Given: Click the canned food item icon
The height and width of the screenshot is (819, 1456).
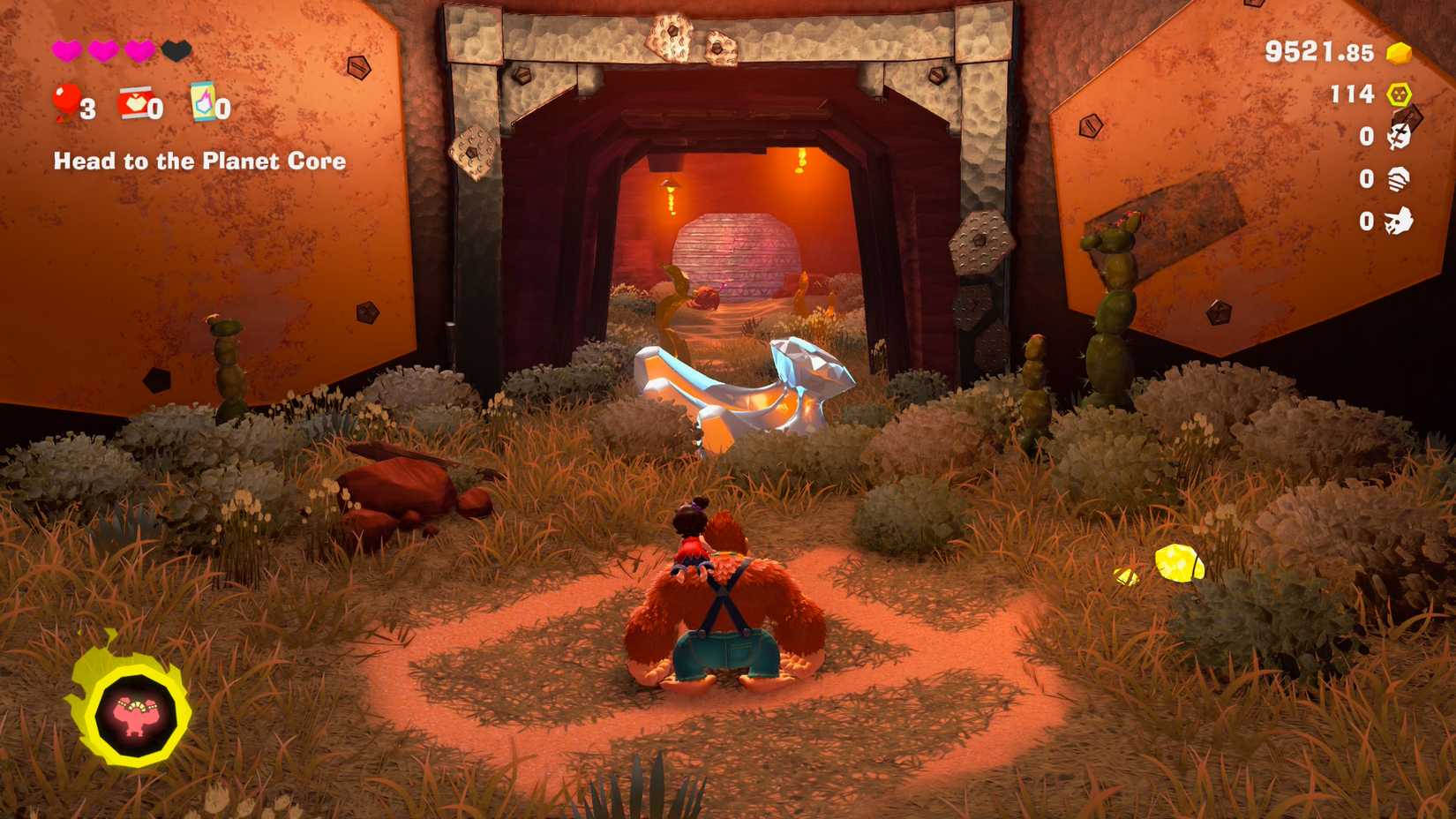Looking at the screenshot, I should pyautogui.click(x=135, y=104).
